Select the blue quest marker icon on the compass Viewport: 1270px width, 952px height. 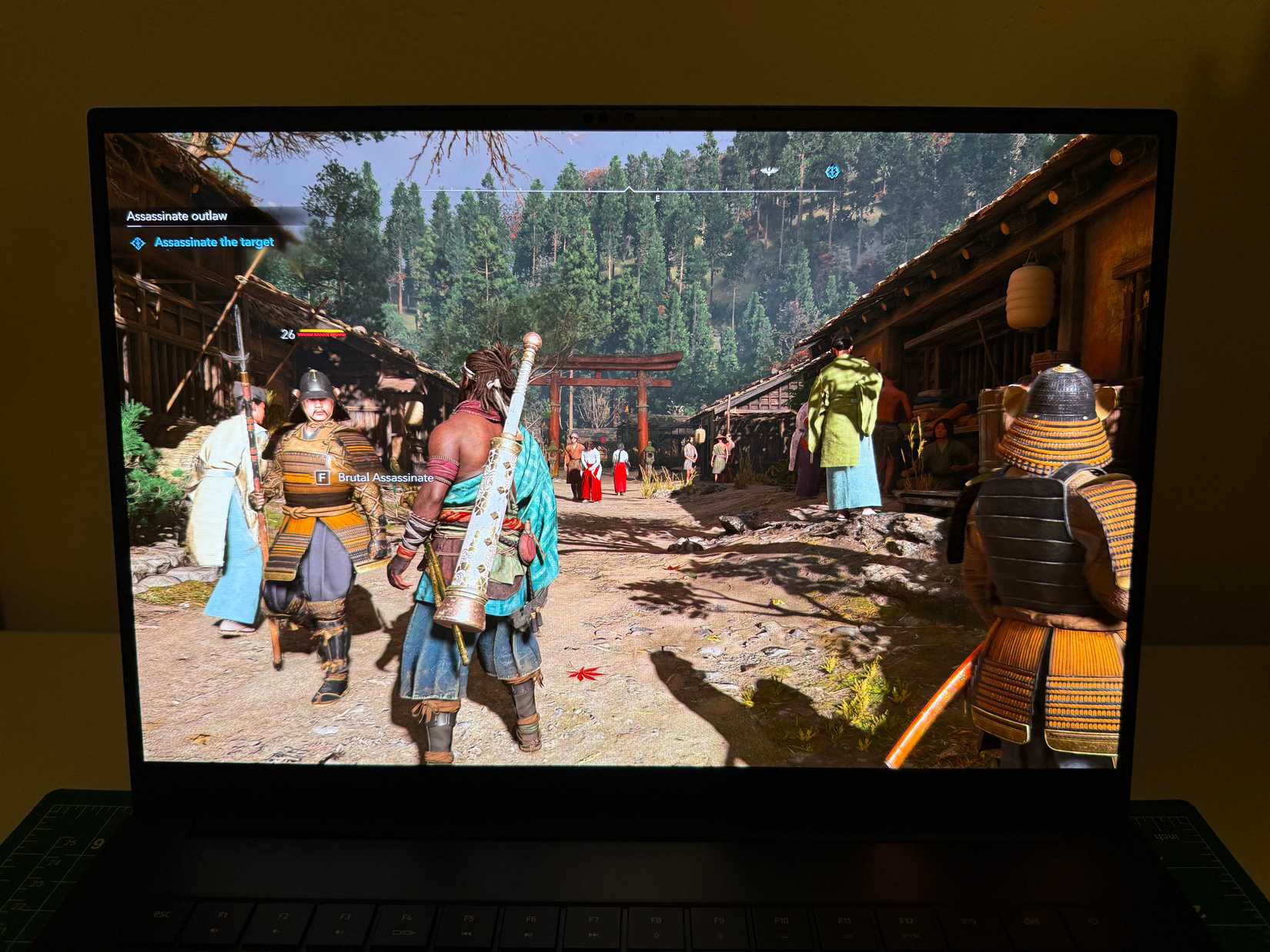click(833, 172)
